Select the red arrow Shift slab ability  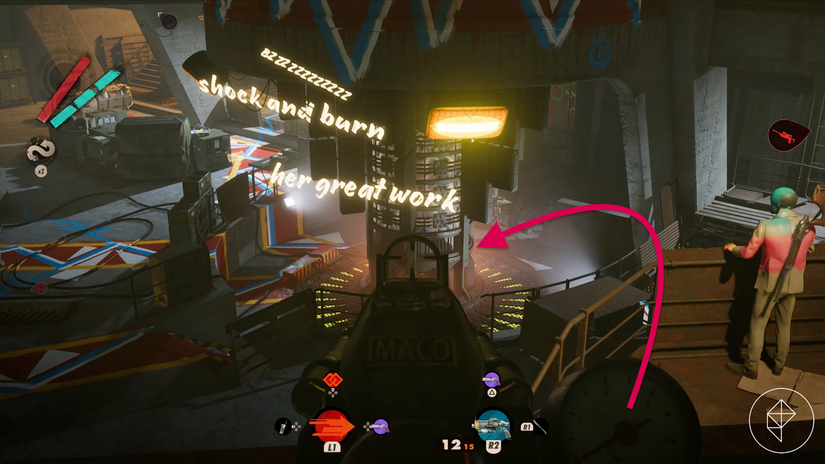click(329, 424)
